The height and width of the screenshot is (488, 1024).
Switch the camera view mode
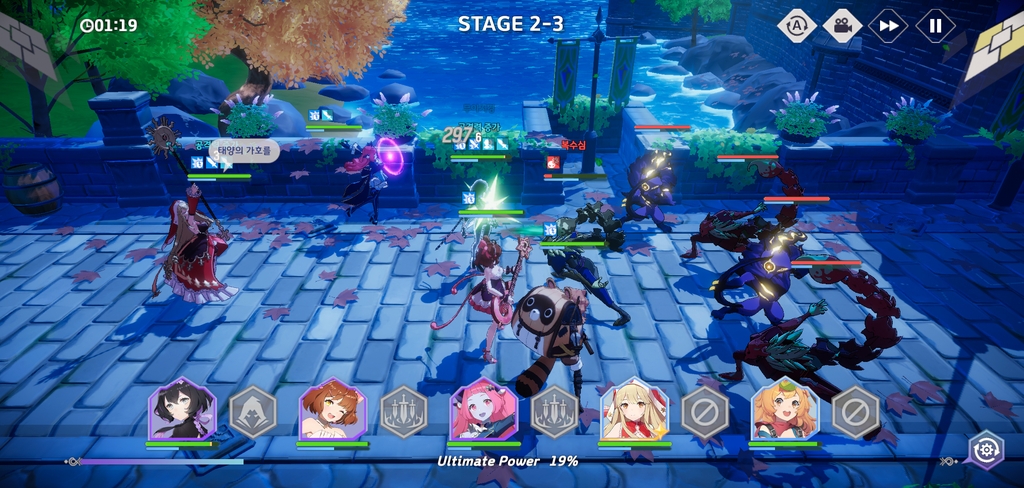coord(842,26)
